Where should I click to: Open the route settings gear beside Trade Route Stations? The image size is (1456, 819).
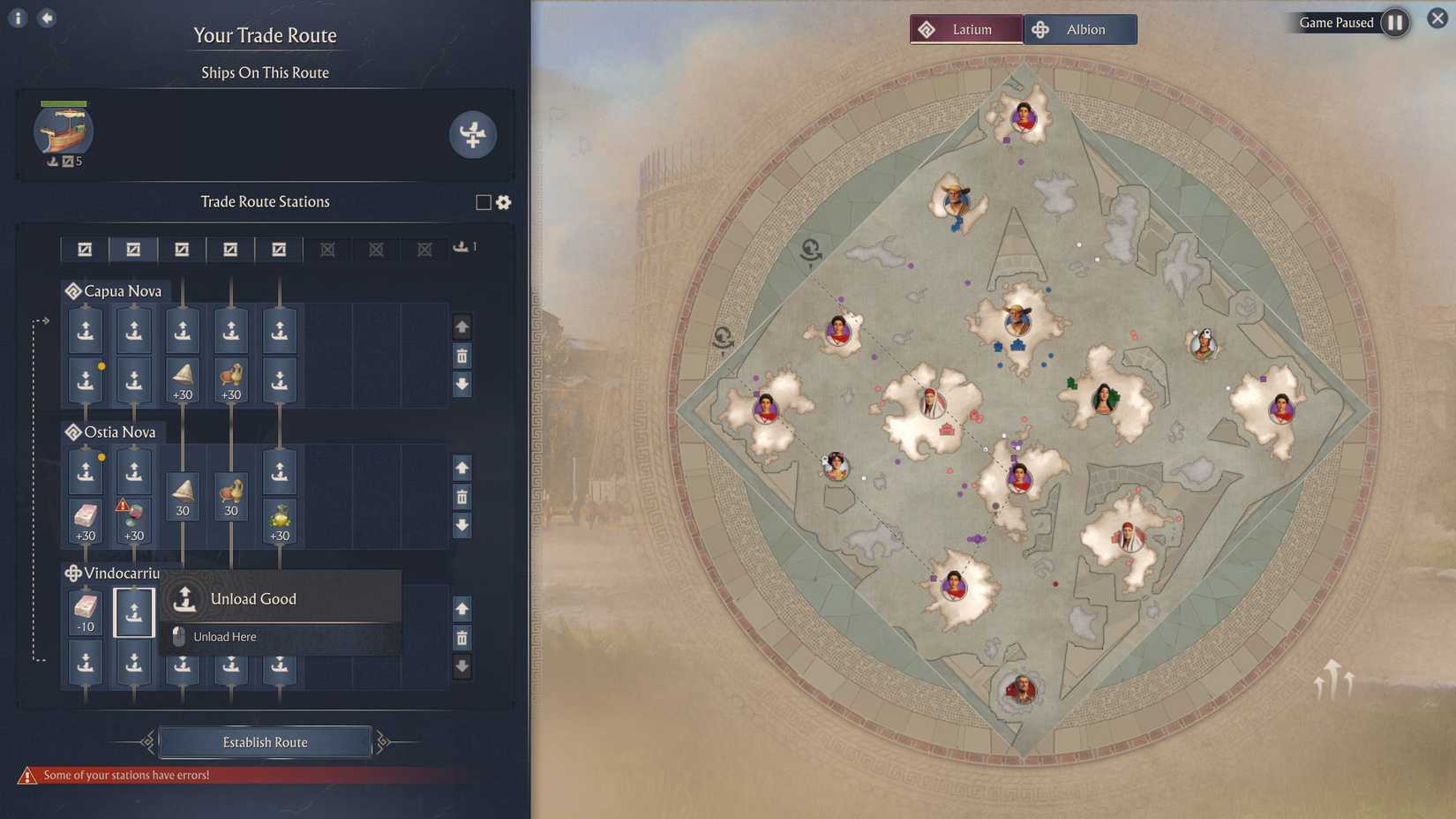point(503,202)
